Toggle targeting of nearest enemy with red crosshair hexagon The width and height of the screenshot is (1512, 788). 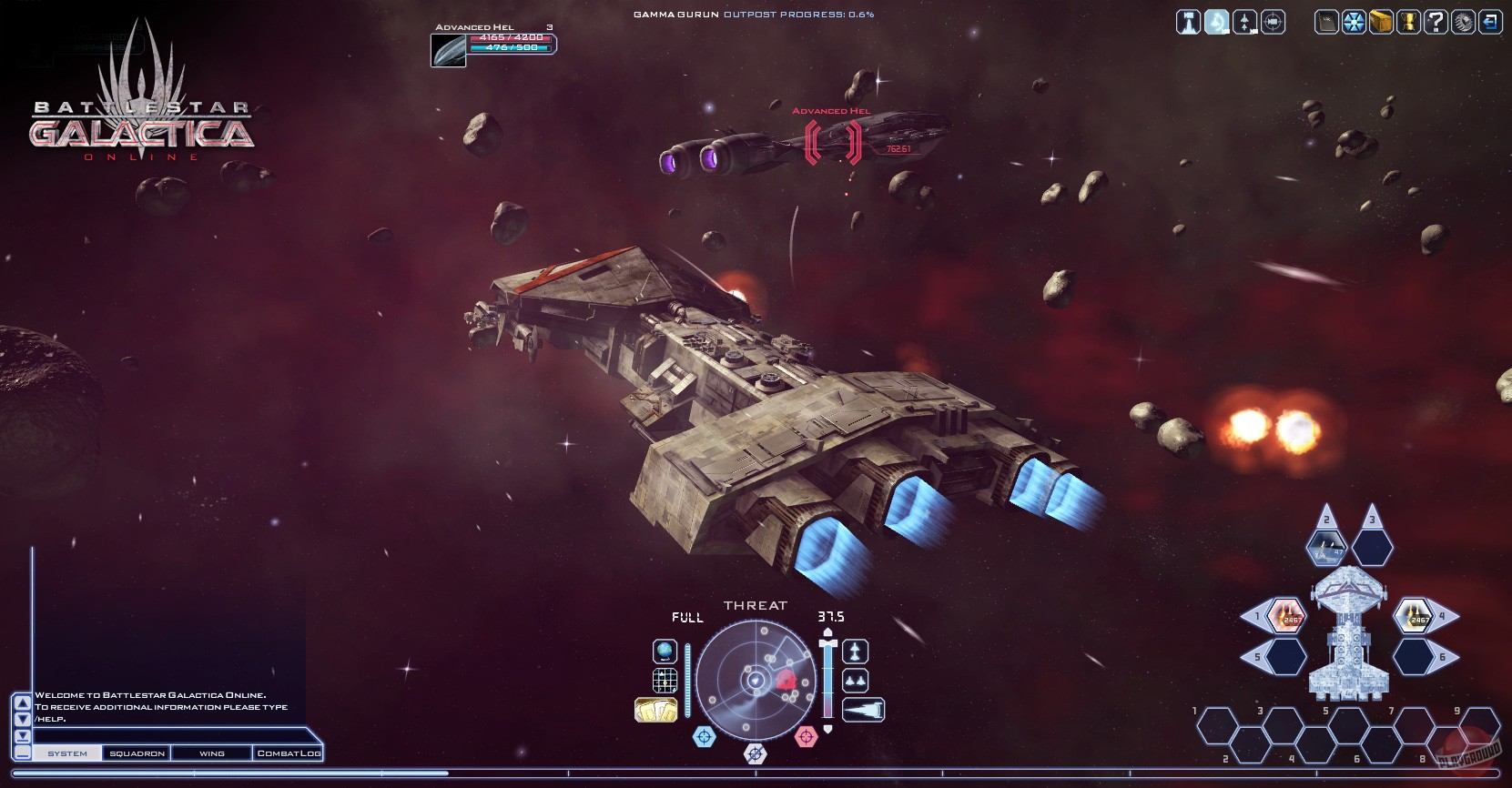click(807, 736)
